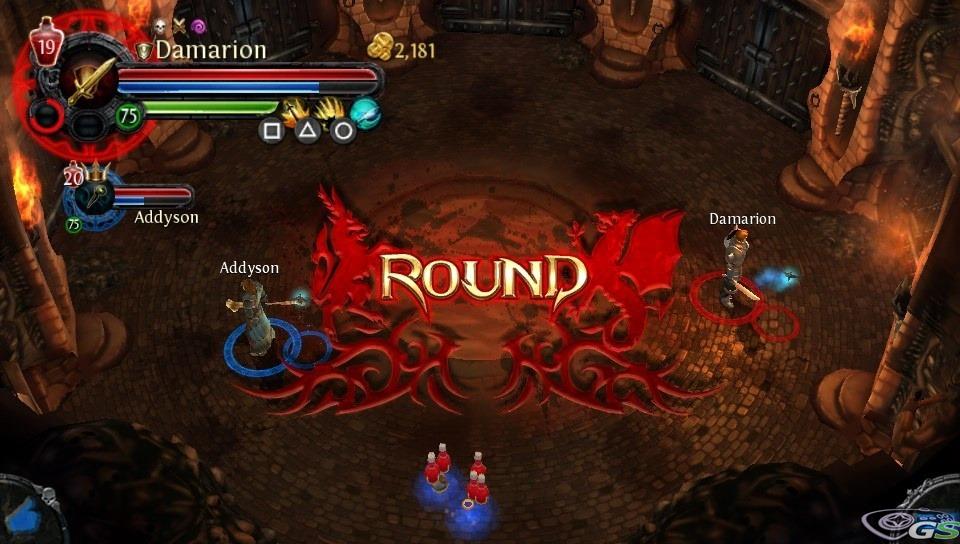
Task: Trigger the teal wind orb ability
Action: [x=365, y=114]
